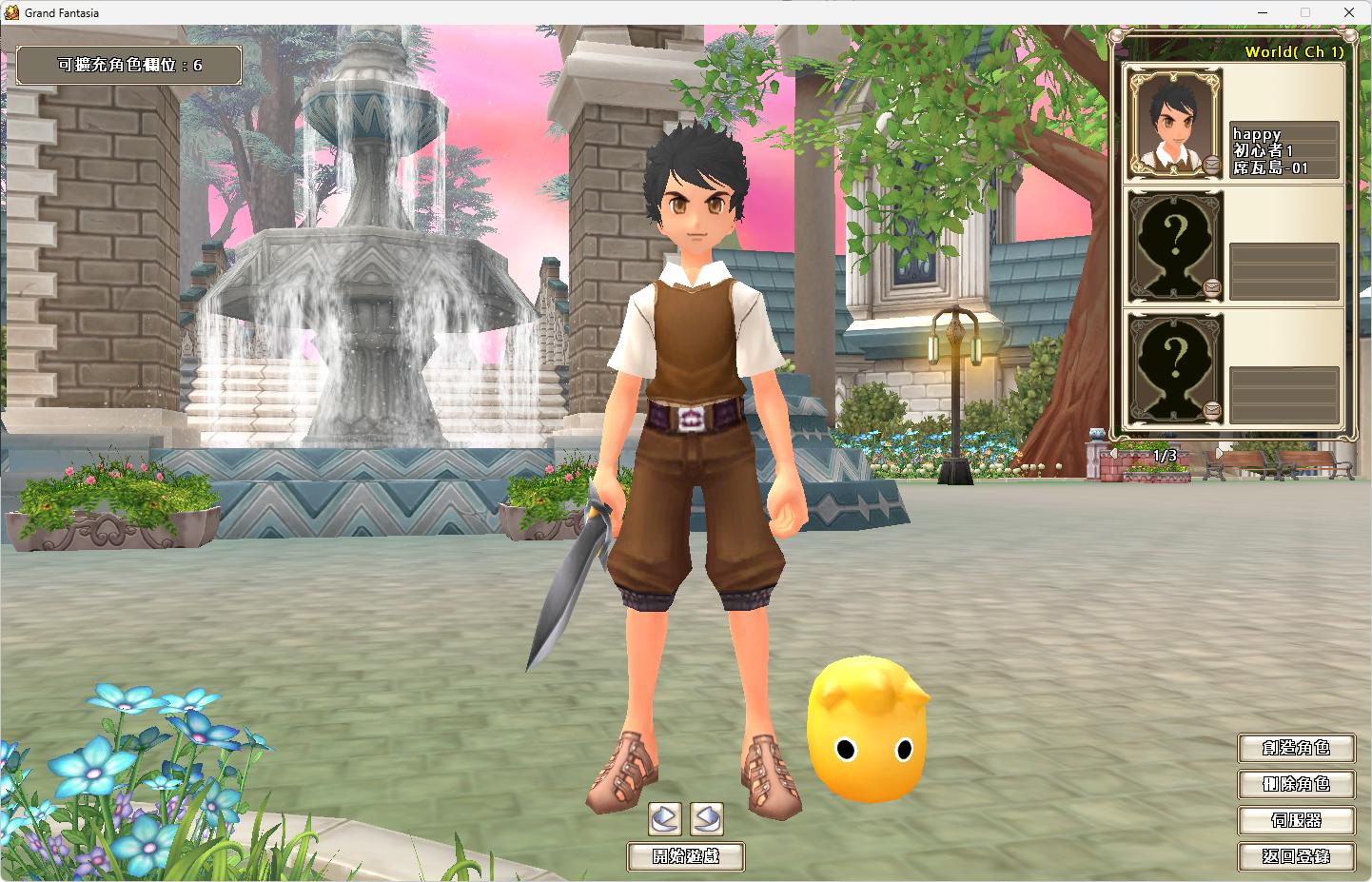Close the Grand Fantasia window
Viewport: 1372px width, 882px height.
[x=1349, y=12]
